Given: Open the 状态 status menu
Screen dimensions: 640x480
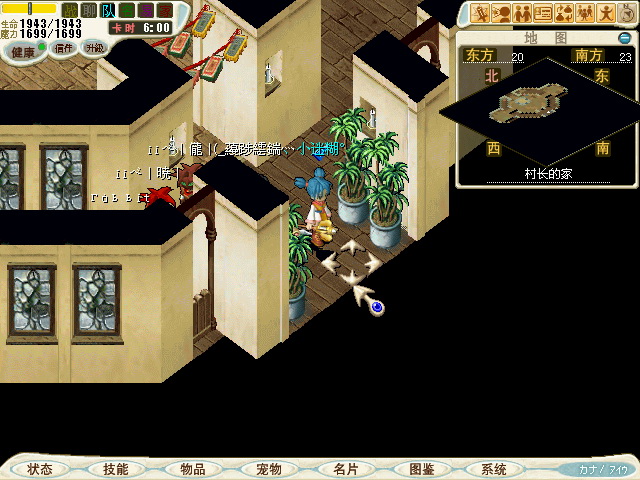Looking at the screenshot, I should [41, 469].
